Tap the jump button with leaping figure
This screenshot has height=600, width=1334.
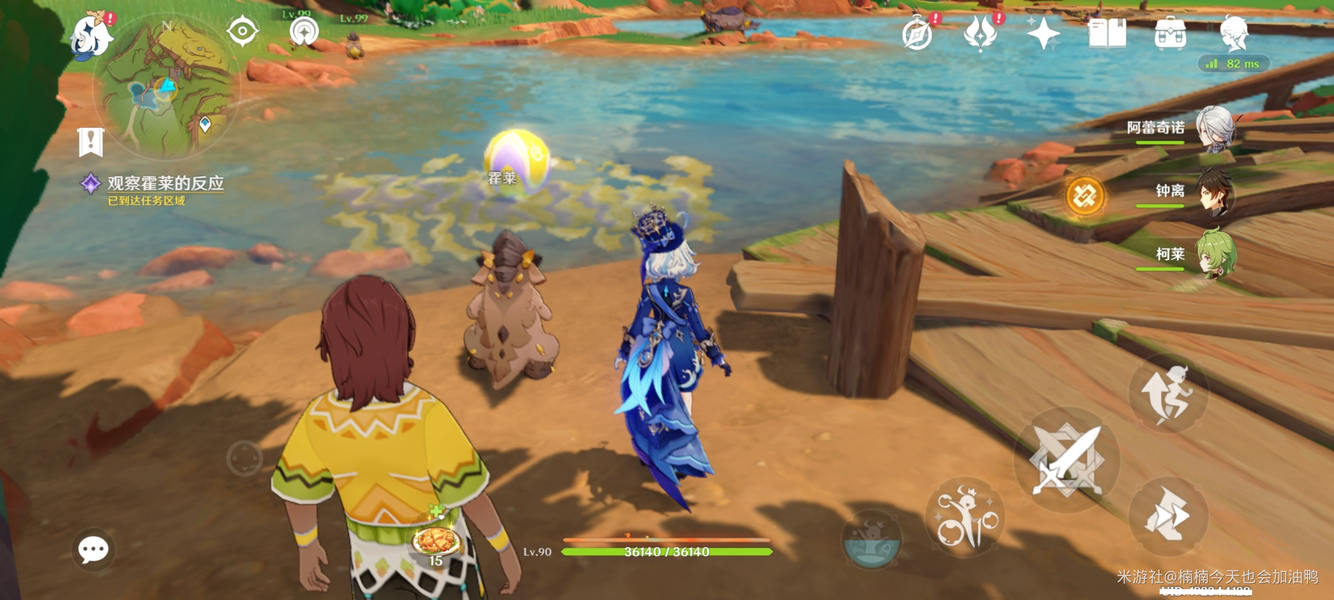coord(1168,391)
